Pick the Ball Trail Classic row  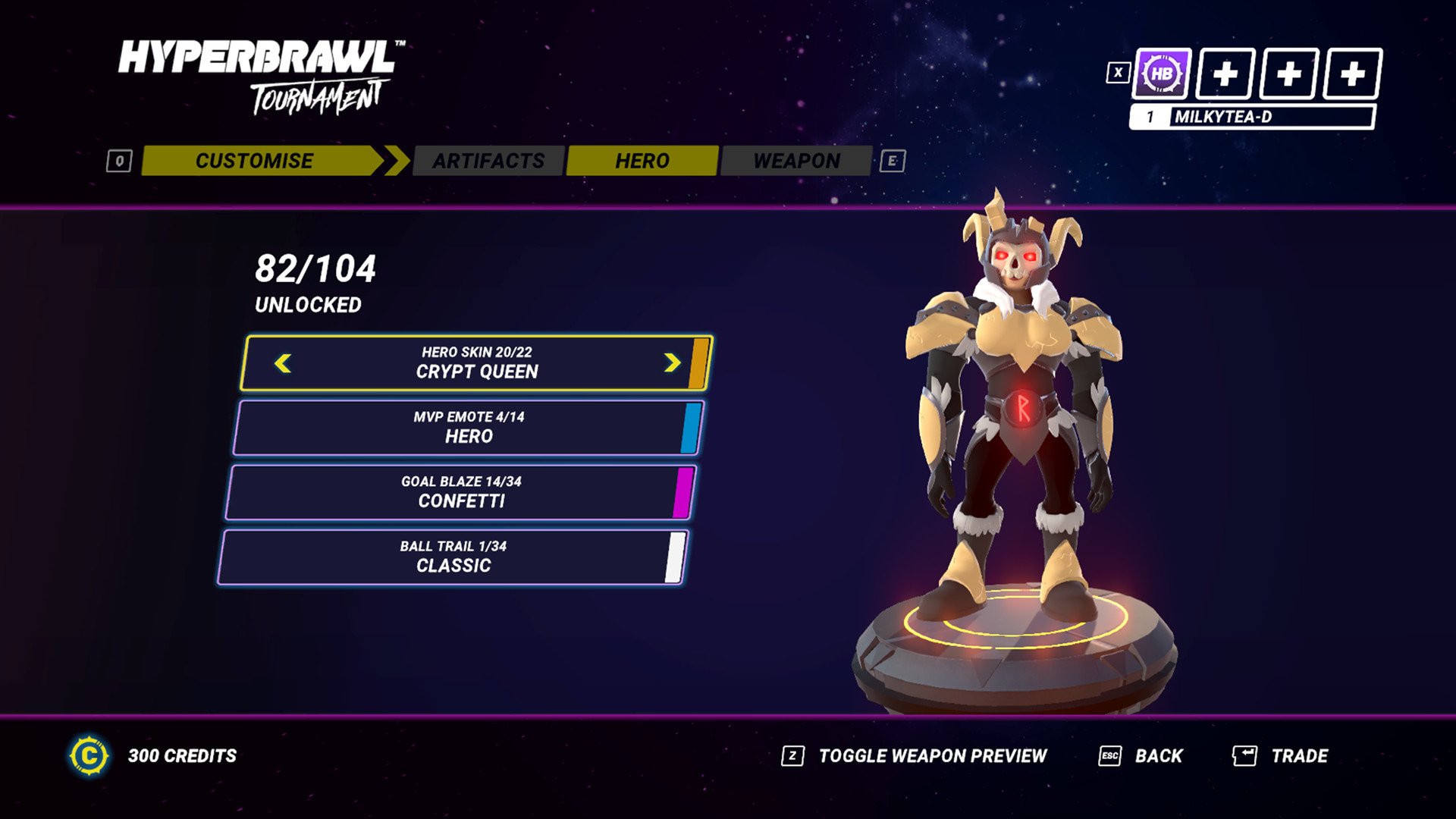[x=453, y=557]
